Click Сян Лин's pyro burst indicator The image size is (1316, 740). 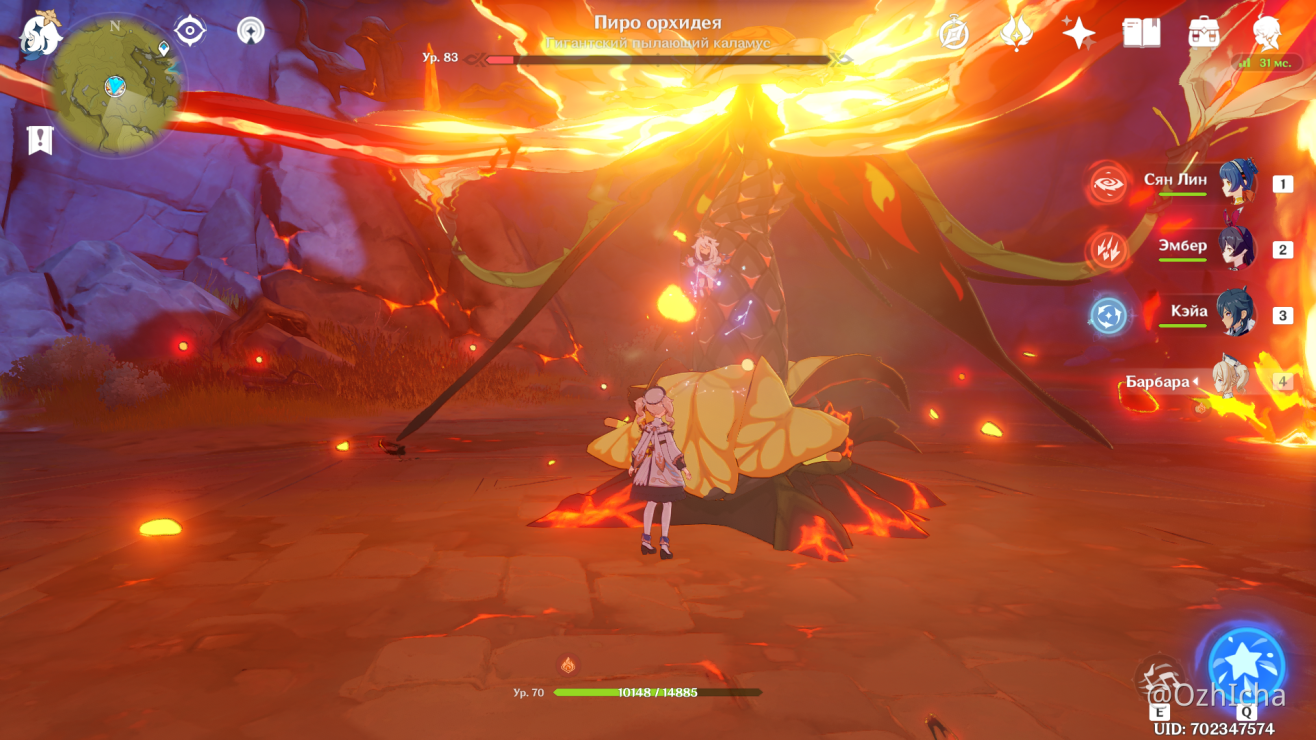(x=1108, y=182)
